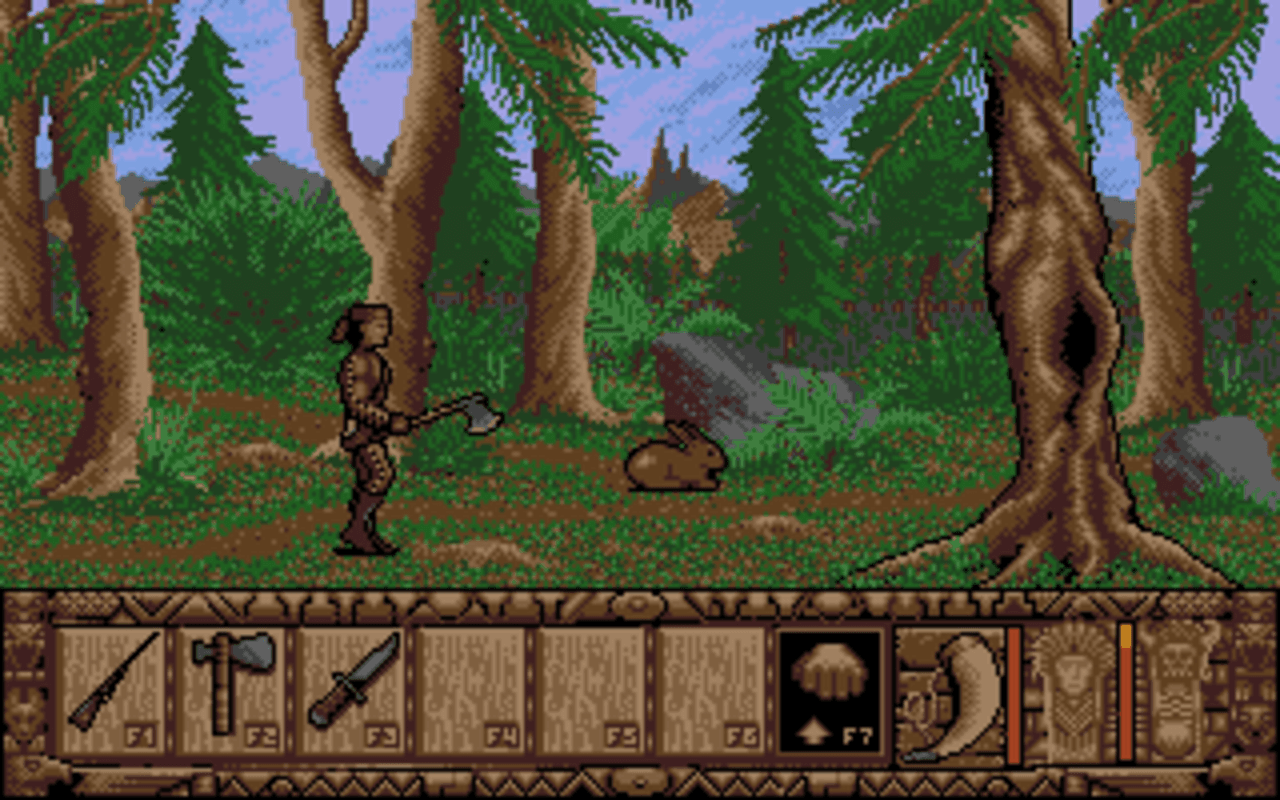Click the brown rabbit on the grass

click(x=675, y=465)
